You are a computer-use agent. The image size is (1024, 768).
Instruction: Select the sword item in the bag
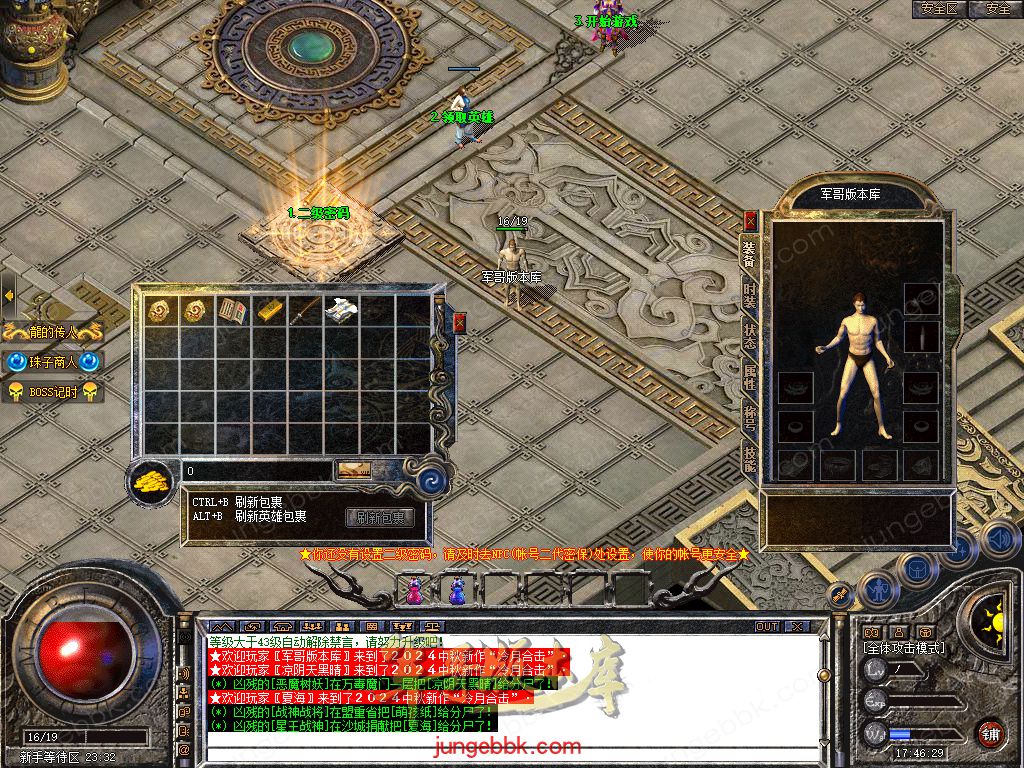[x=305, y=310]
